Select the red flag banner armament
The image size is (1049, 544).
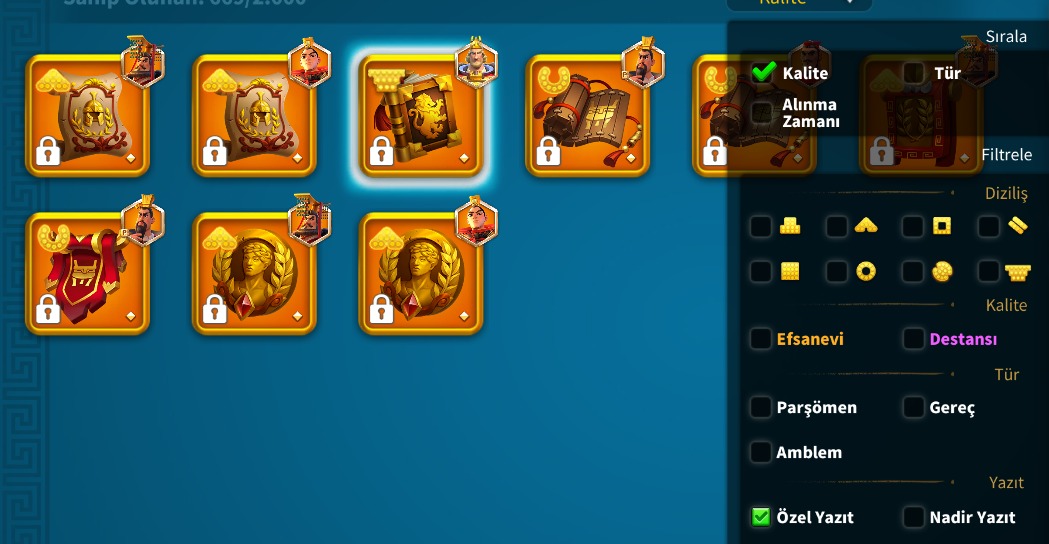[x=87, y=273]
